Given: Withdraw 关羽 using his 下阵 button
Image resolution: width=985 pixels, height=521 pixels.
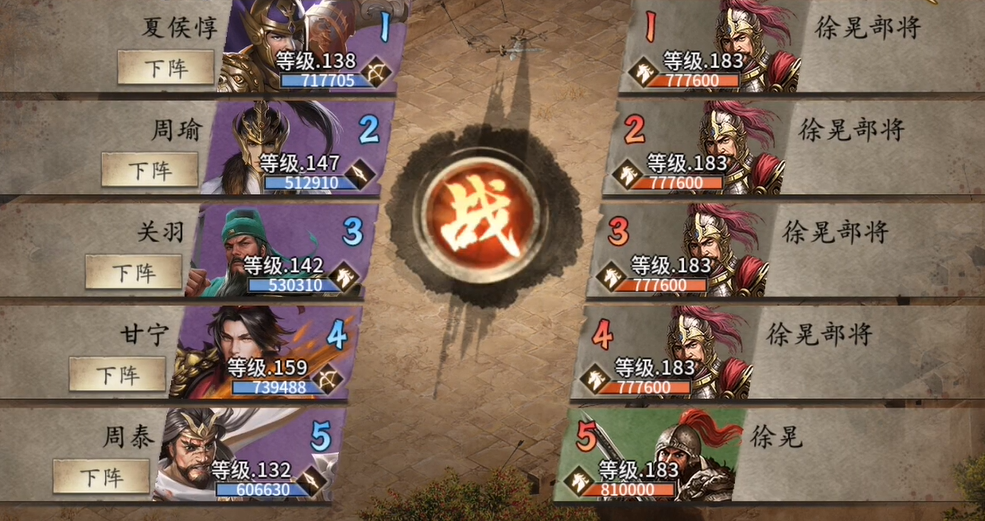Looking at the screenshot, I should 133,272.
